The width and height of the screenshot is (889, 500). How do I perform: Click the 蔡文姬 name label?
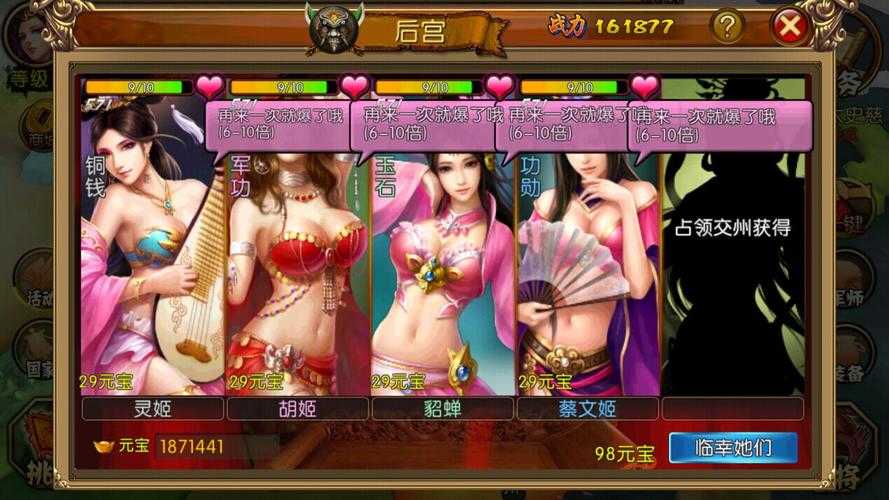pyautogui.click(x=587, y=408)
